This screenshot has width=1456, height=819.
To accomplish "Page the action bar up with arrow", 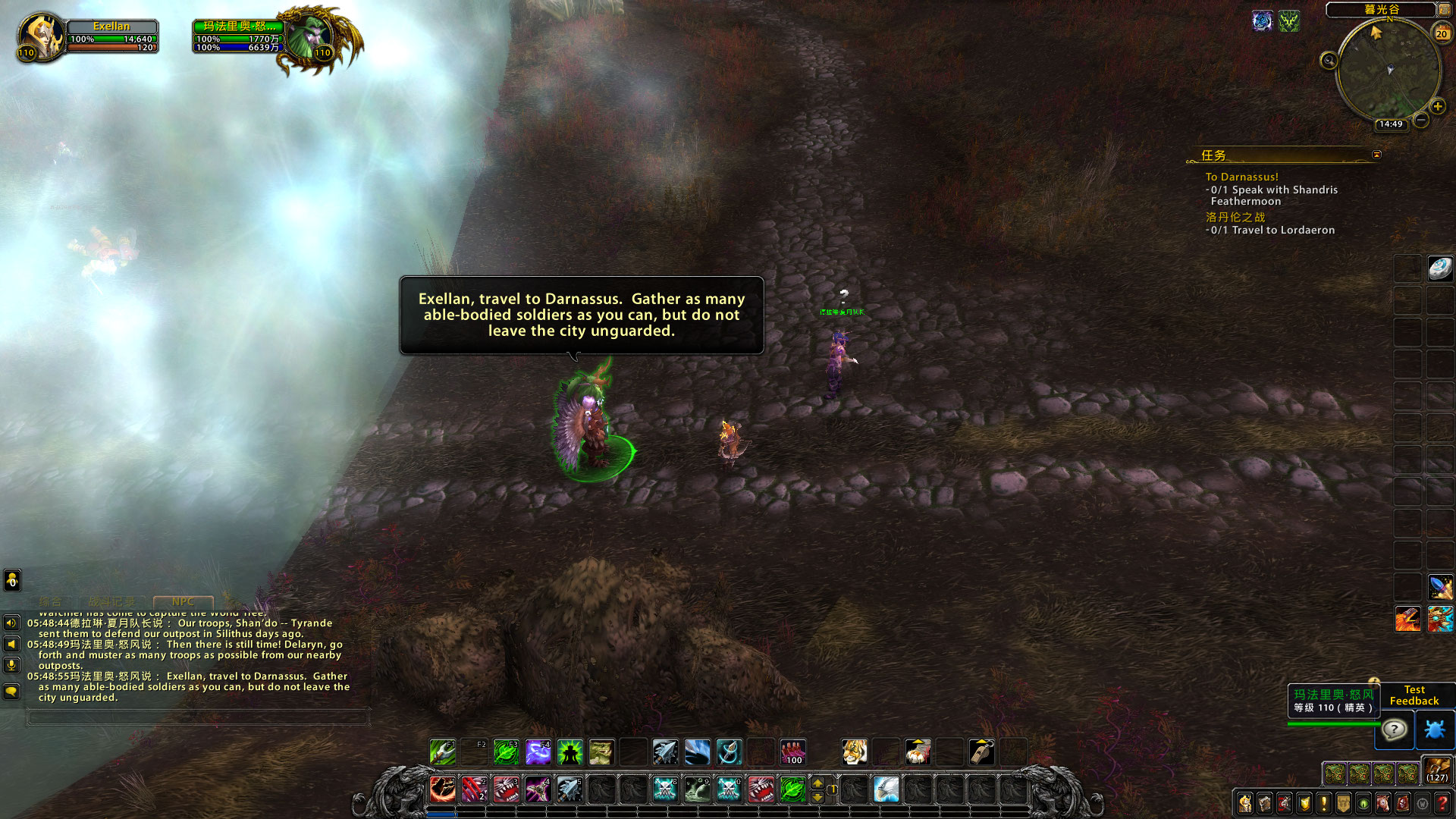I will pyautogui.click(x=817, y=783).
